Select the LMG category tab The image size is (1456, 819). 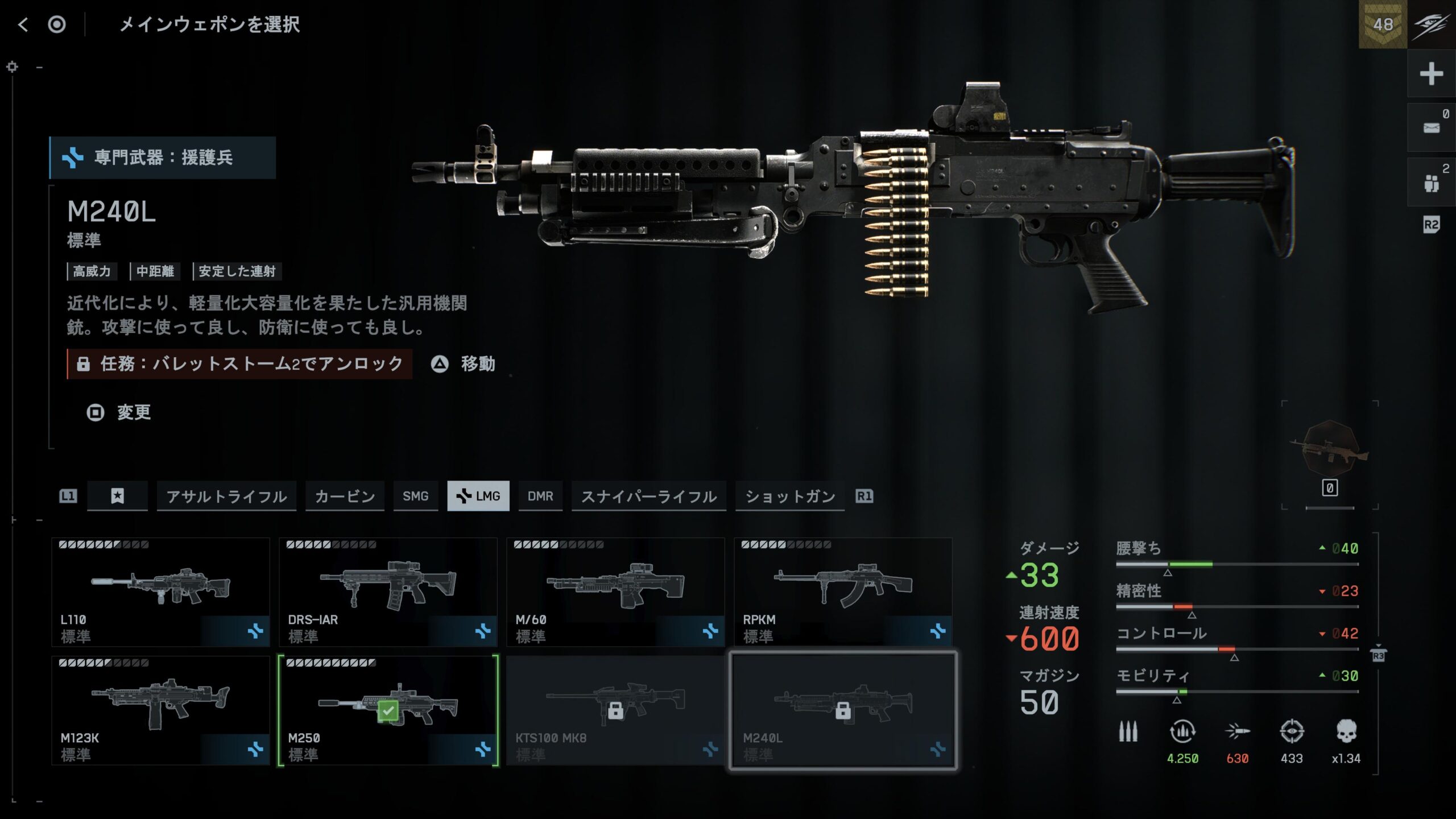click(478, 497)
